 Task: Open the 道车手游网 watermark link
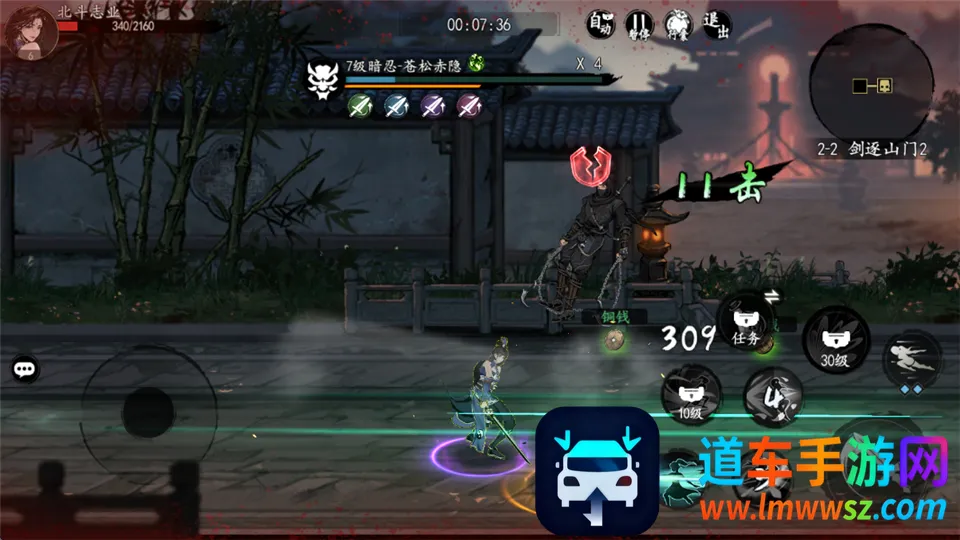[823, 480]
